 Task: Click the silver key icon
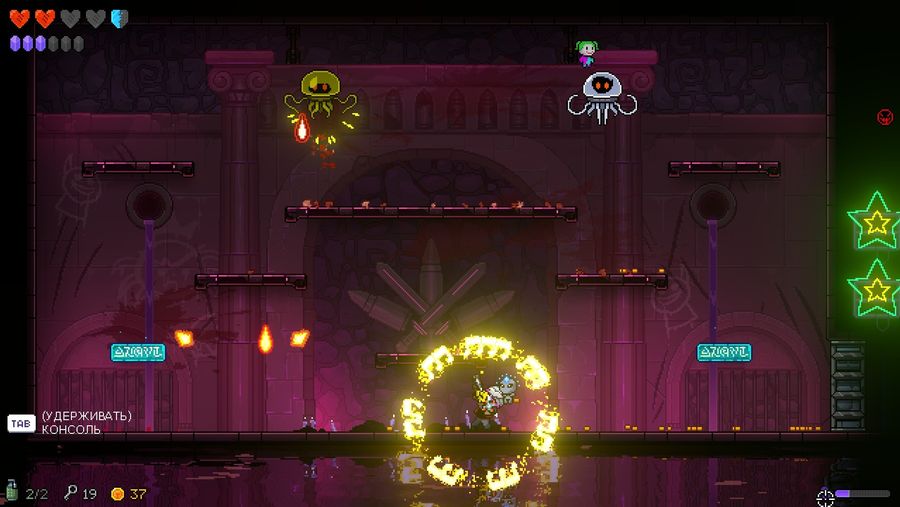coord(70,492)
